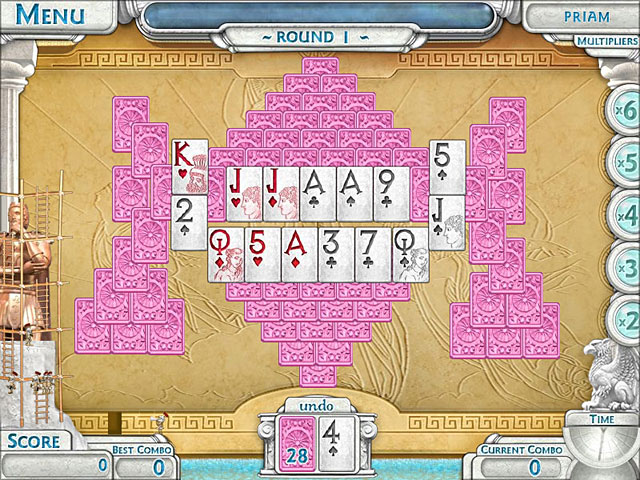Screen dimensions: 640x480
Task: Select the Queen of diamonds card
Action: pyautogui.click(x=226, y=254)
